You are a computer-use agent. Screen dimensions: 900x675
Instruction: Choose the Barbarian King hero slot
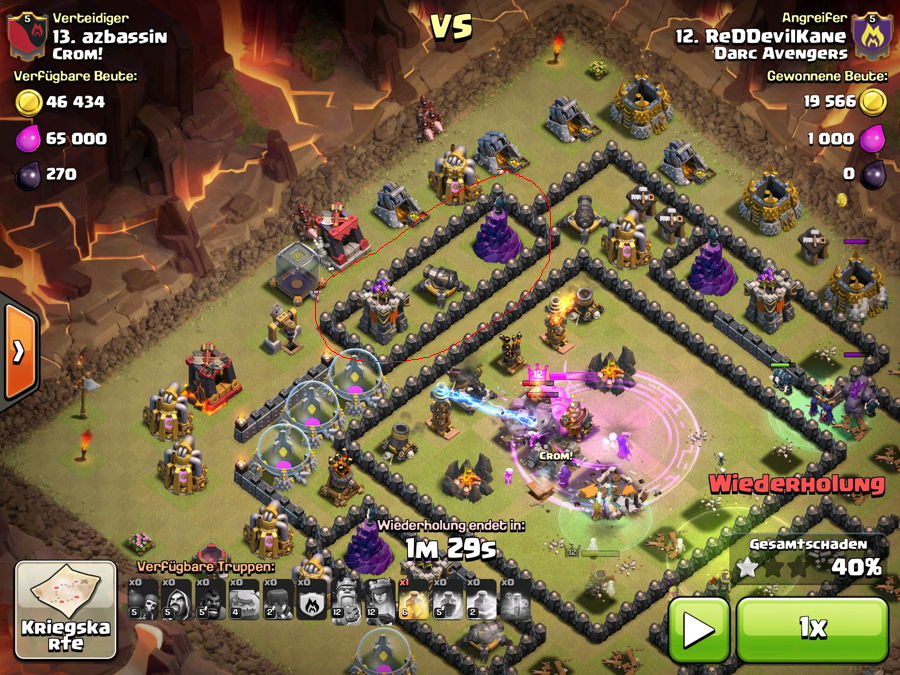click(x=346, y=600)
